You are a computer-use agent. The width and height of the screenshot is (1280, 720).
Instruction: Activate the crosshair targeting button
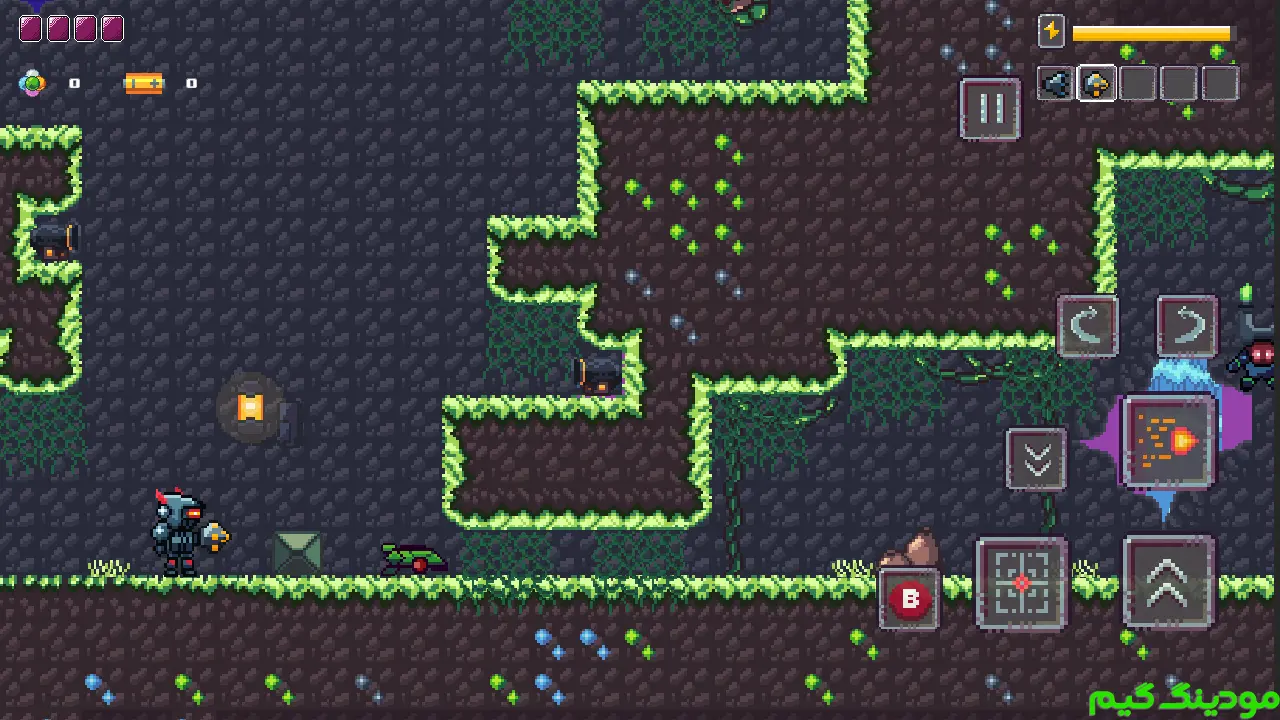(1021, 584)
